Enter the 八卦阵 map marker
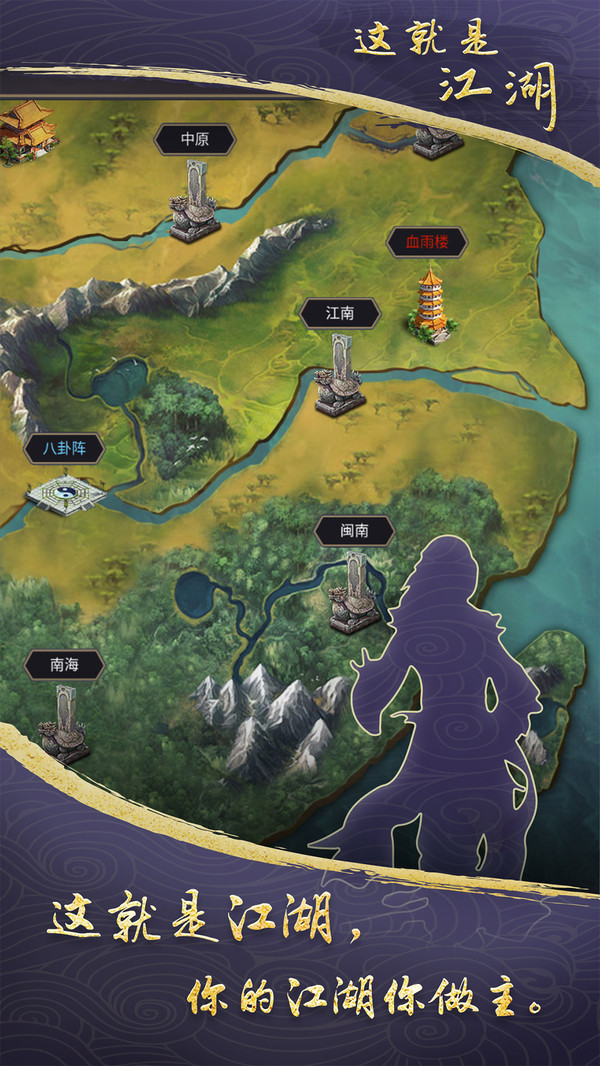This screenshot has width=600, height=1066. pos(65,449)
